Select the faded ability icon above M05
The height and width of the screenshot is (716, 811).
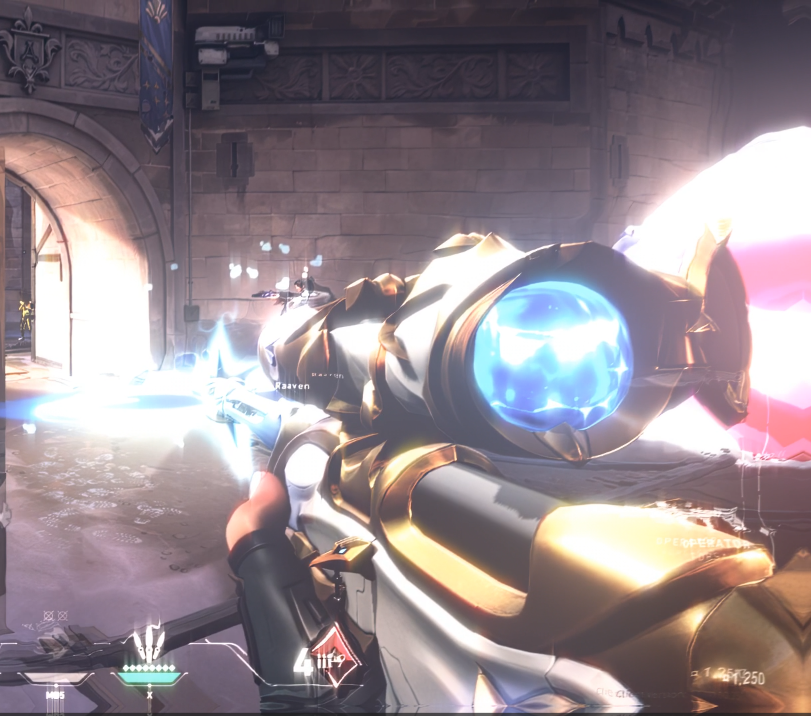click(54, 641)
